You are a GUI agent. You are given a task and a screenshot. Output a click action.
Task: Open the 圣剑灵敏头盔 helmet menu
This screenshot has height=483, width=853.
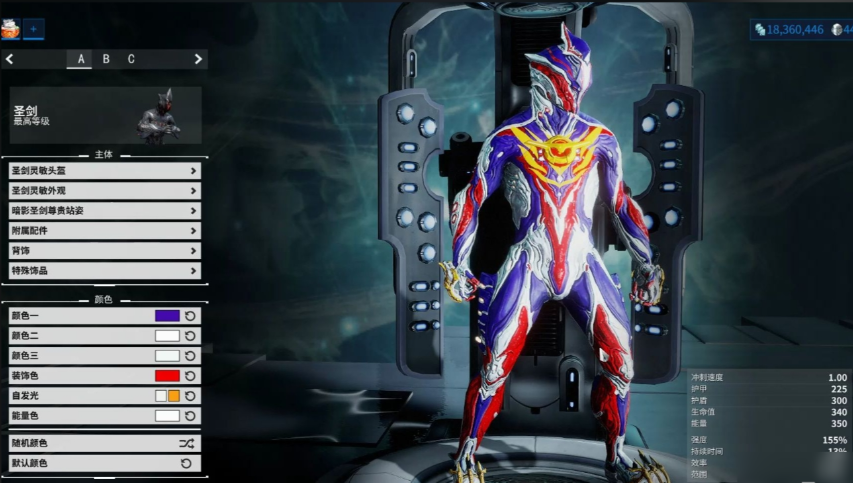tap(102, 171)
